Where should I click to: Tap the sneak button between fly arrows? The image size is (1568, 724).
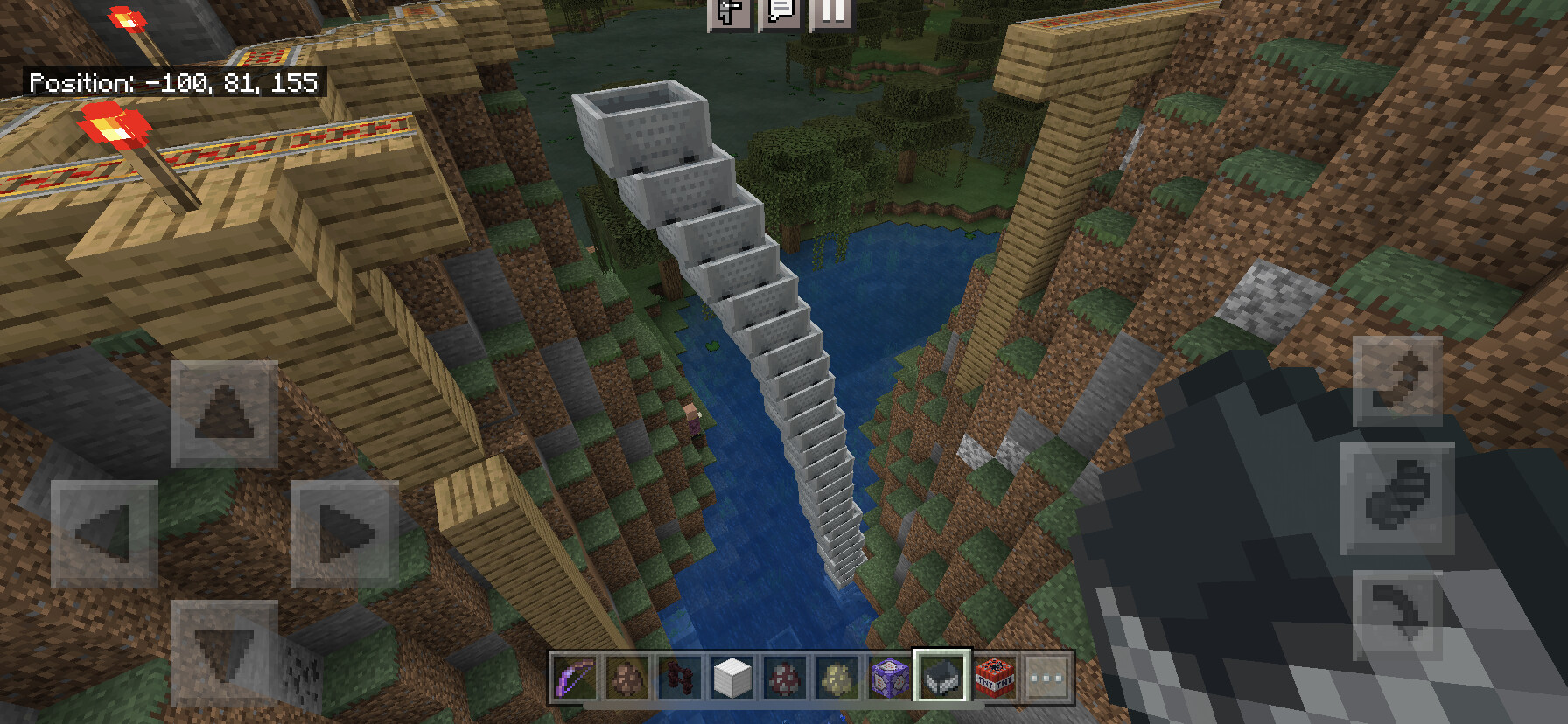(1397, 498)
